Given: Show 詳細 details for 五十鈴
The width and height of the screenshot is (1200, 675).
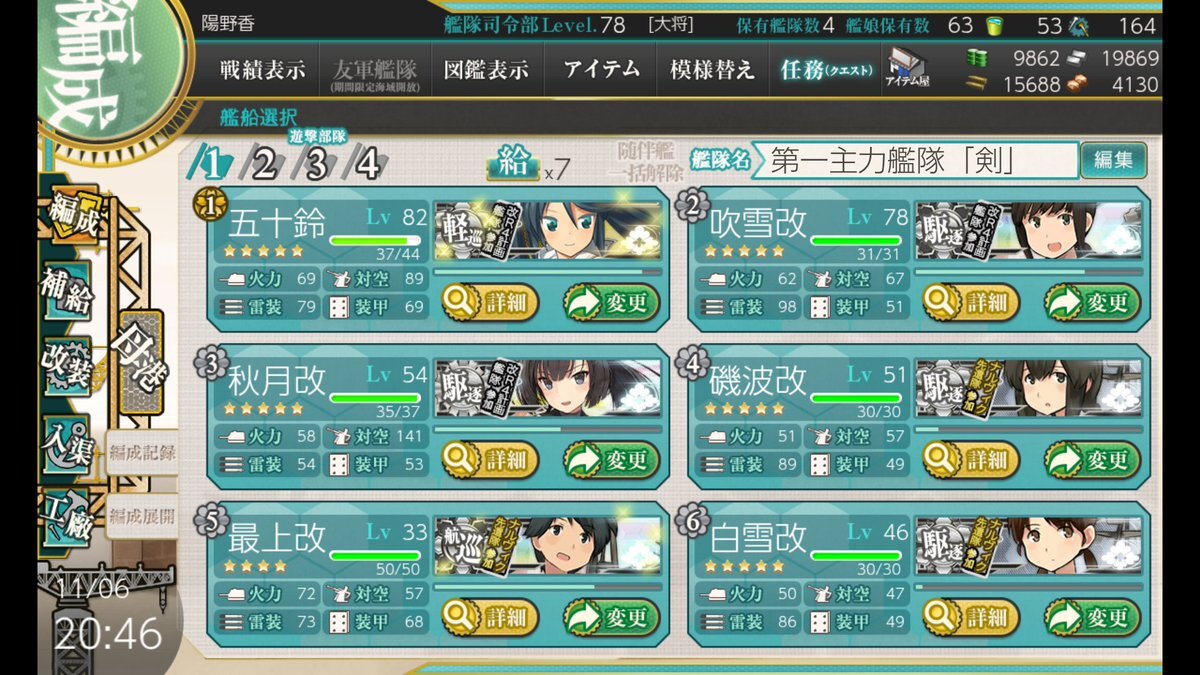Looking at the screenshot, I should coord(490,302).
